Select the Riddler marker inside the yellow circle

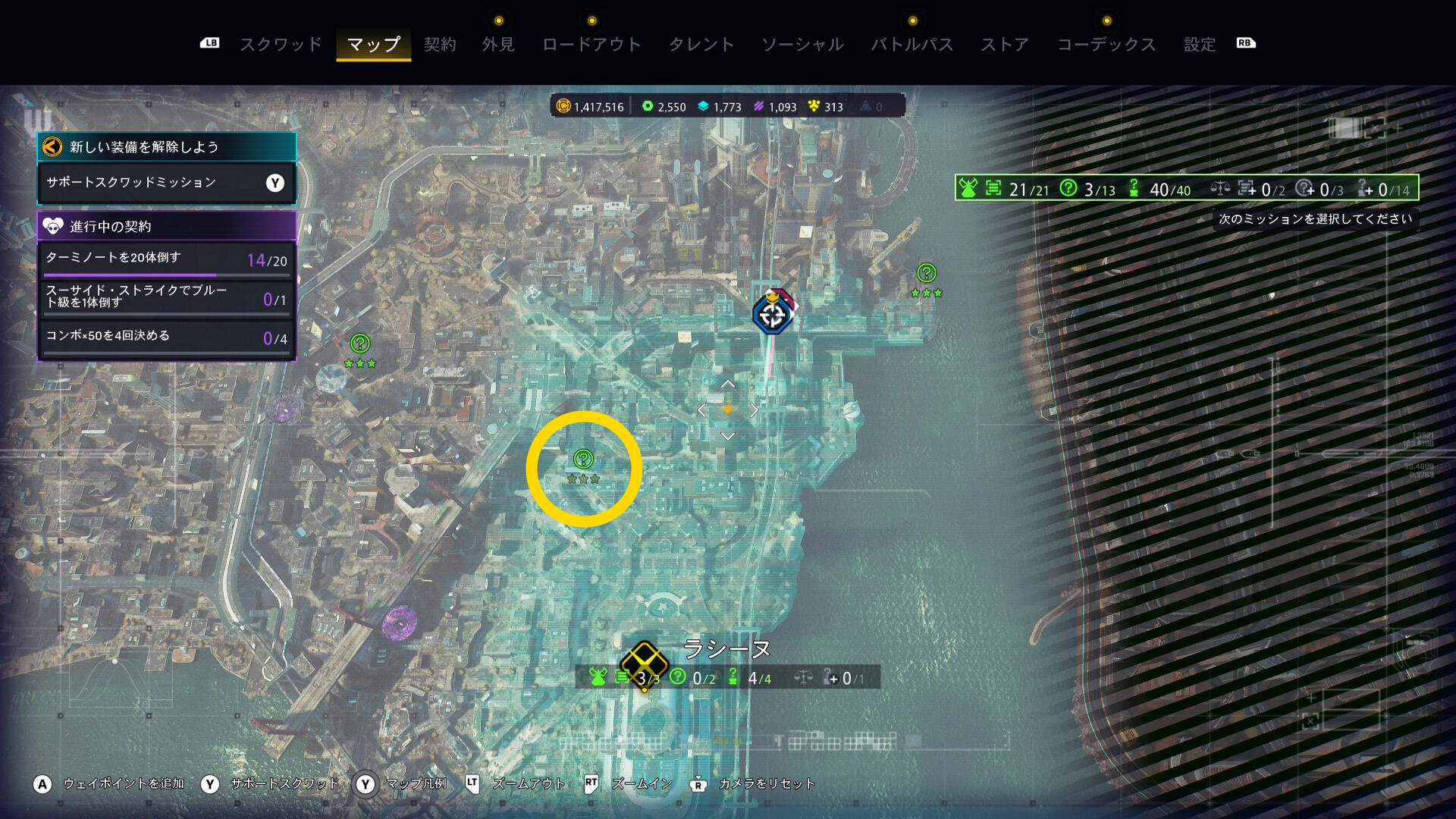pyautogui.click(x=583, y=459)
